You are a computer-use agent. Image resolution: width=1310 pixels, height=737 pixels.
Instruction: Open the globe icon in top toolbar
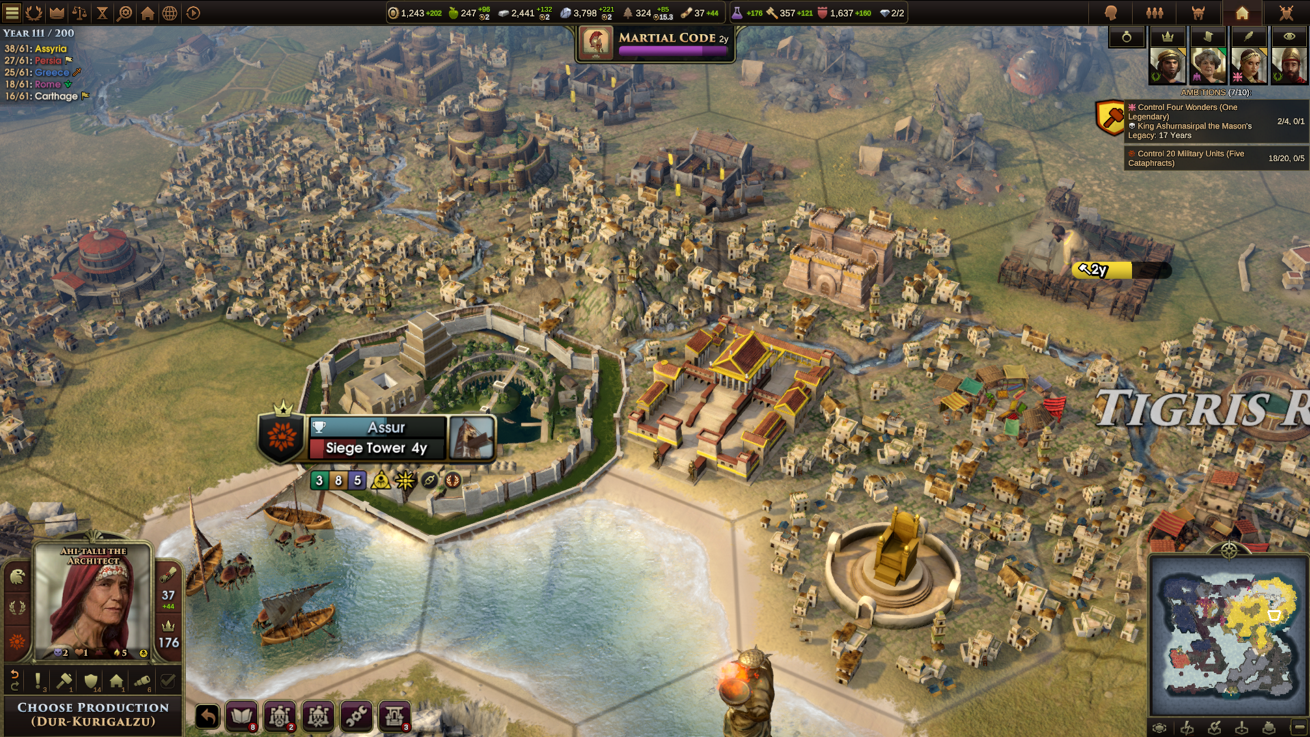pyautogui.click(x=170, y=13)
